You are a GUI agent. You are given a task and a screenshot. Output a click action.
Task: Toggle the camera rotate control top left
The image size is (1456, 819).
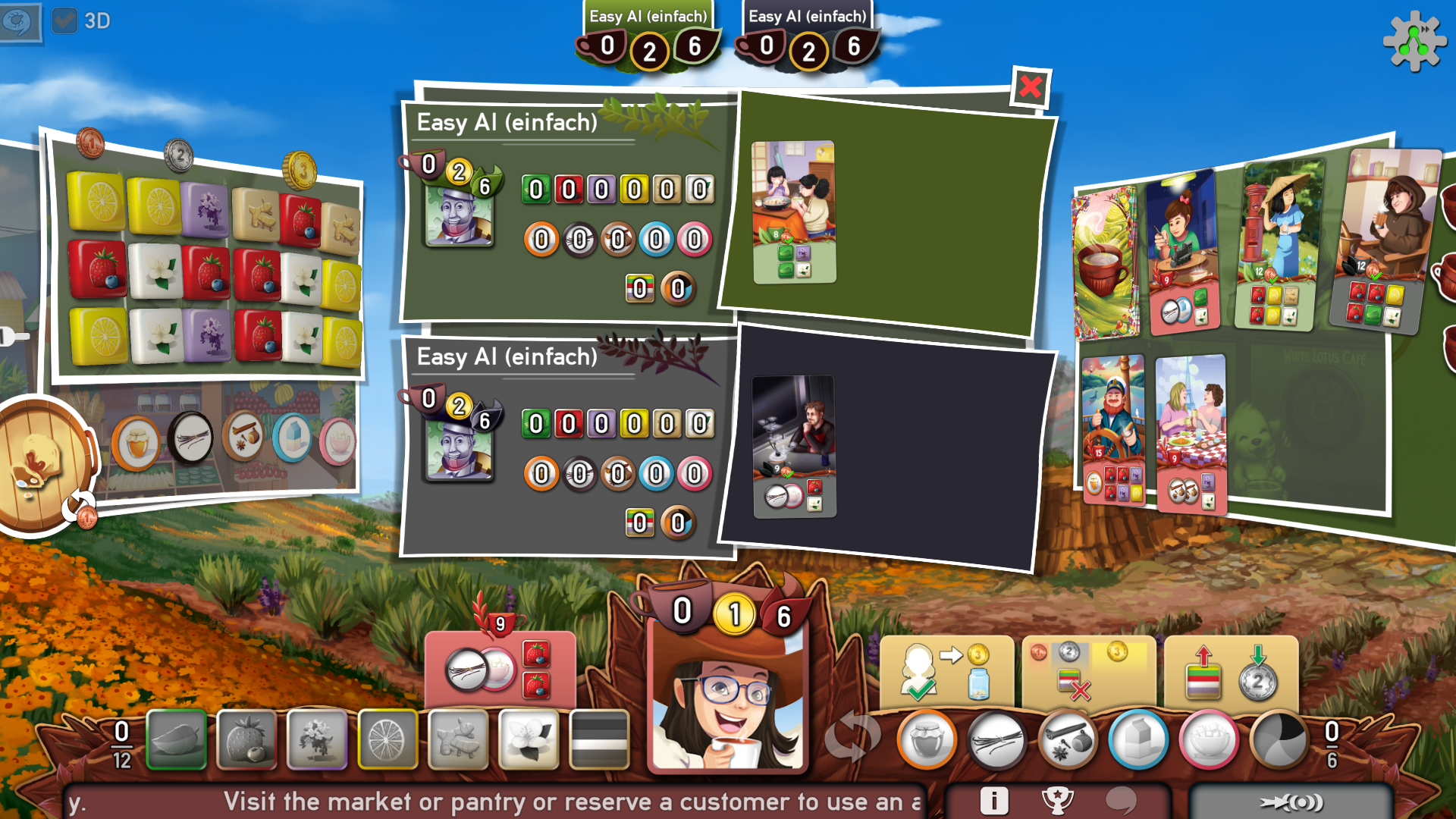coord(18,23)
